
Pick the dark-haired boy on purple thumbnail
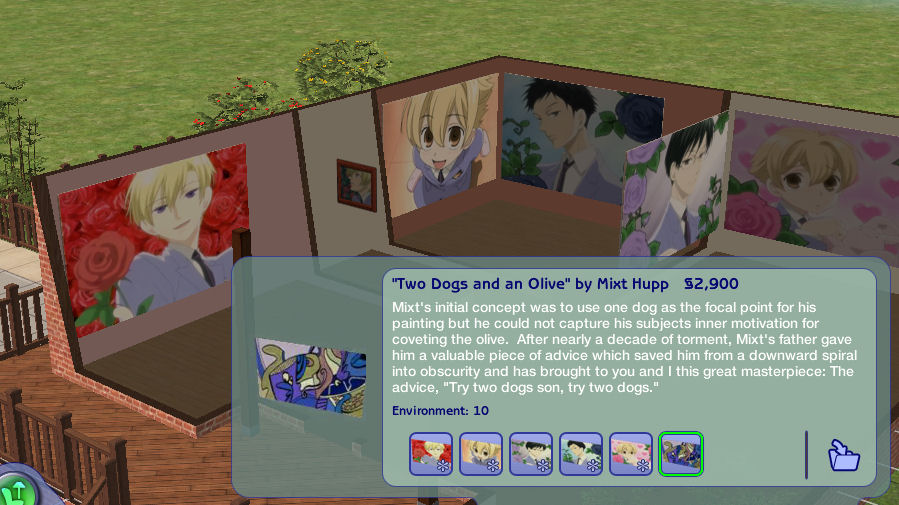[x=531, y=454]
